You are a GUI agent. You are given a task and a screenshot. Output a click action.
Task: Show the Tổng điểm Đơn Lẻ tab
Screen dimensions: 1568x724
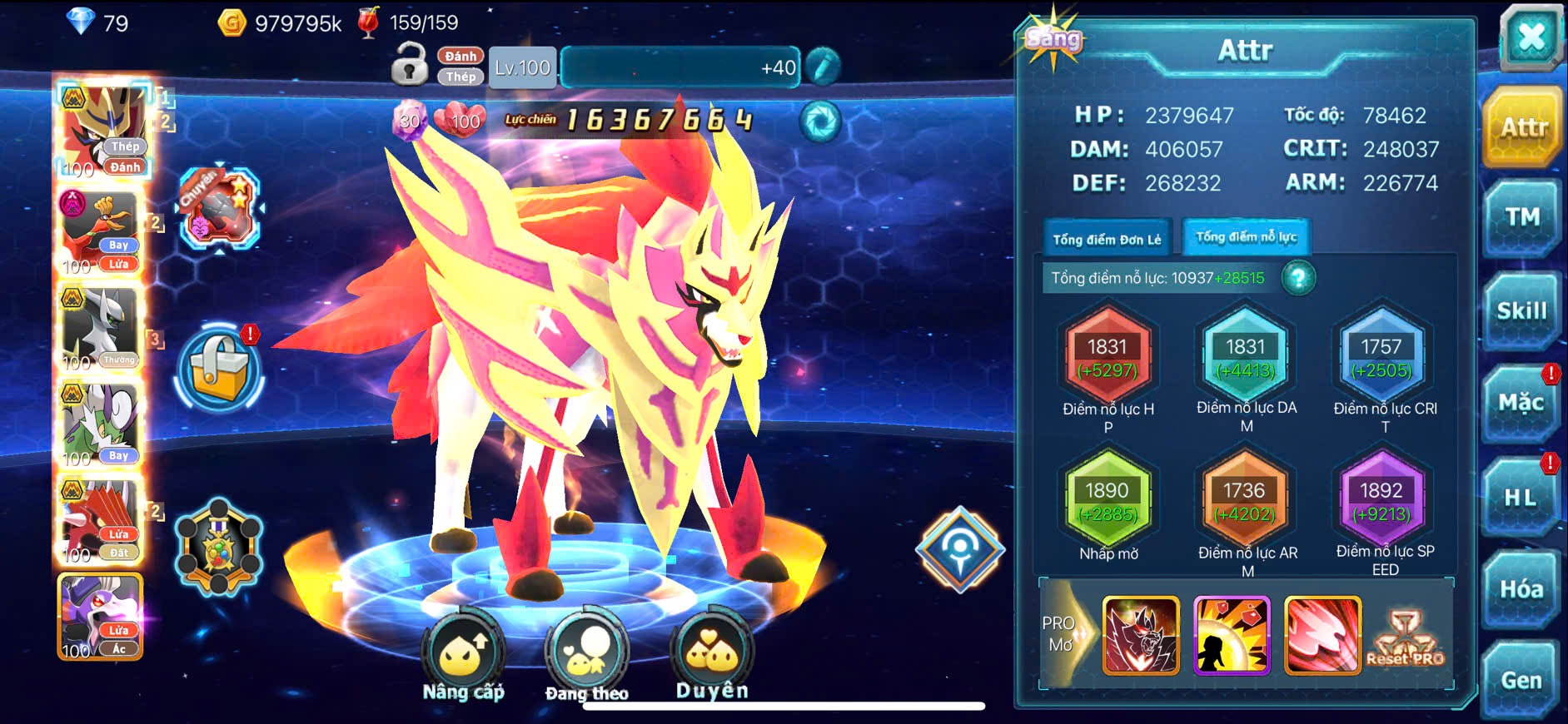click(x=1107, y=240)
